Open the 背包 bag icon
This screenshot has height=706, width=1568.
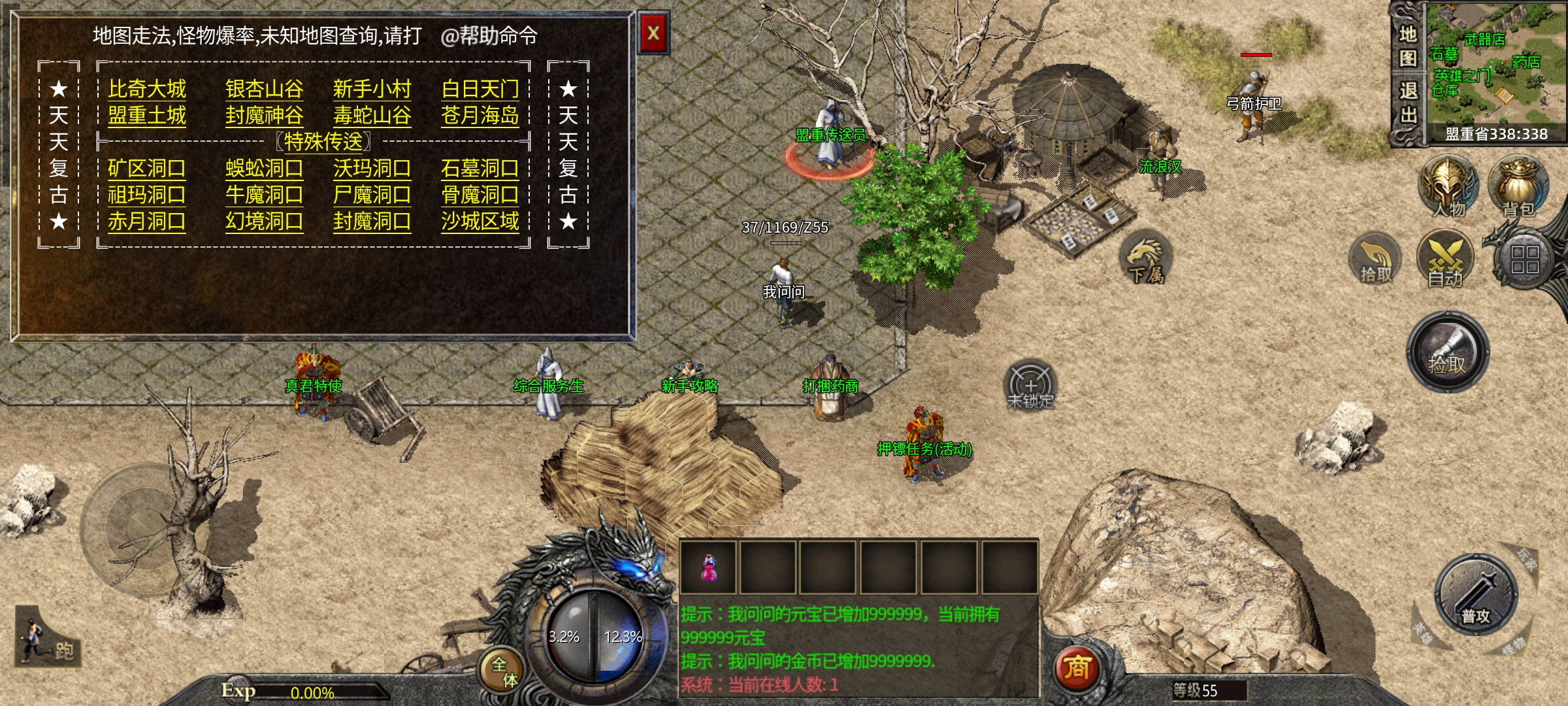[x=1518, y=188]
